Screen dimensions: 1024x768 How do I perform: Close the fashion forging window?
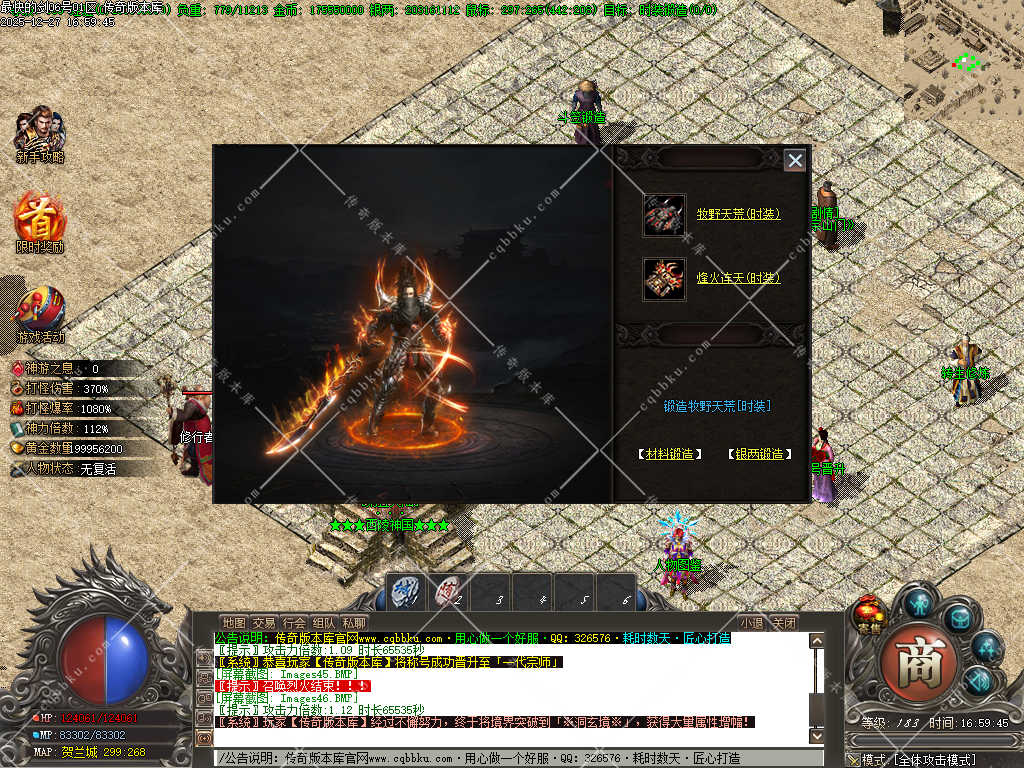[x=794, y=160]
